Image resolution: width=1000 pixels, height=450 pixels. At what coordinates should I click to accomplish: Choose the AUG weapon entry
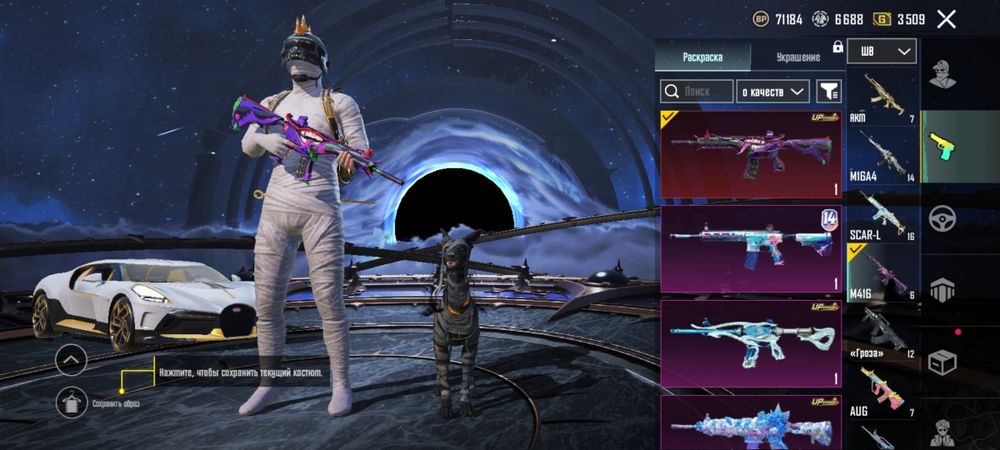click(883, 390)
